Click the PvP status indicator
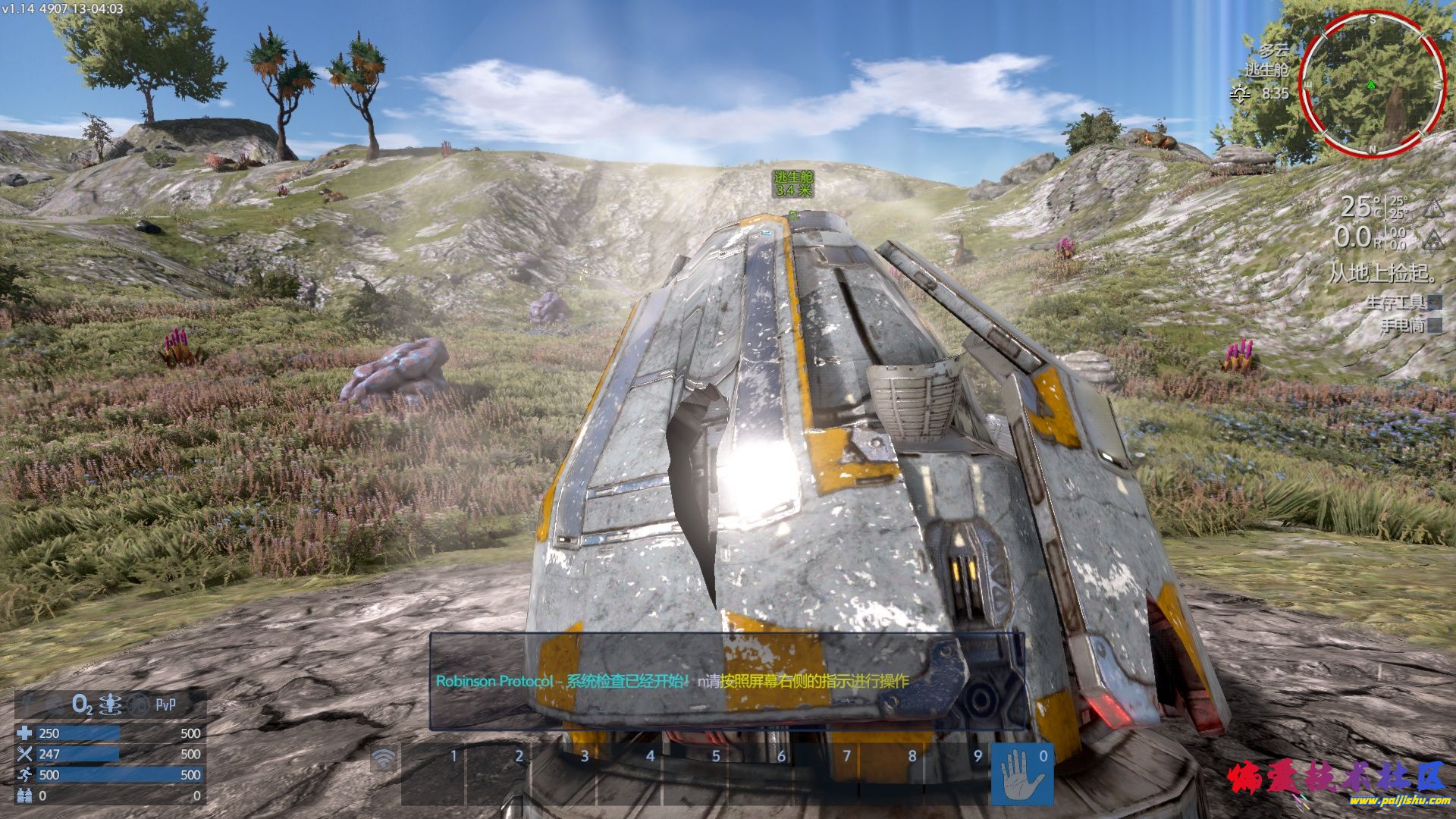Image resolution: width=1456 pixels, height=819 pixels. pos(165,704)
